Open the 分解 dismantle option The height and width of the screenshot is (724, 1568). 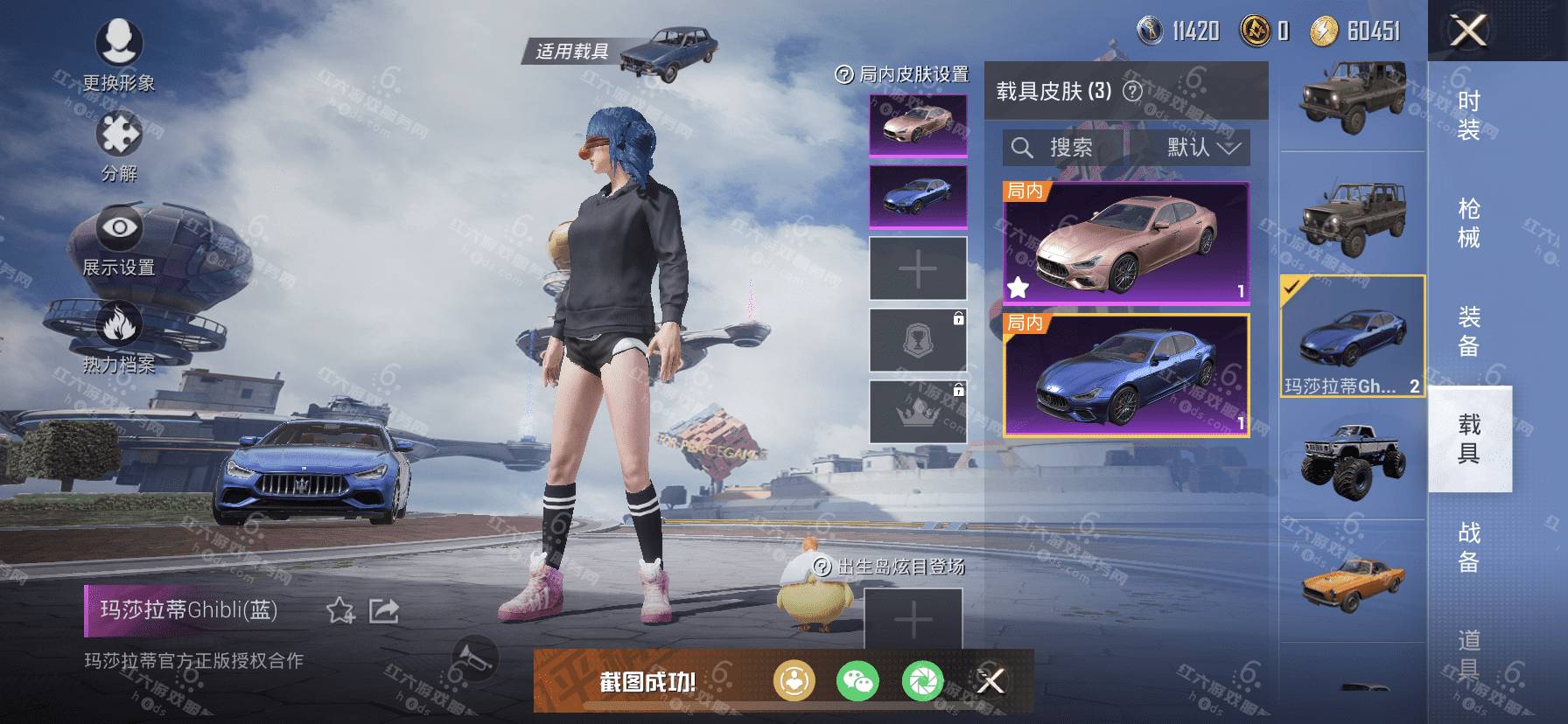[x=119, y=144]
